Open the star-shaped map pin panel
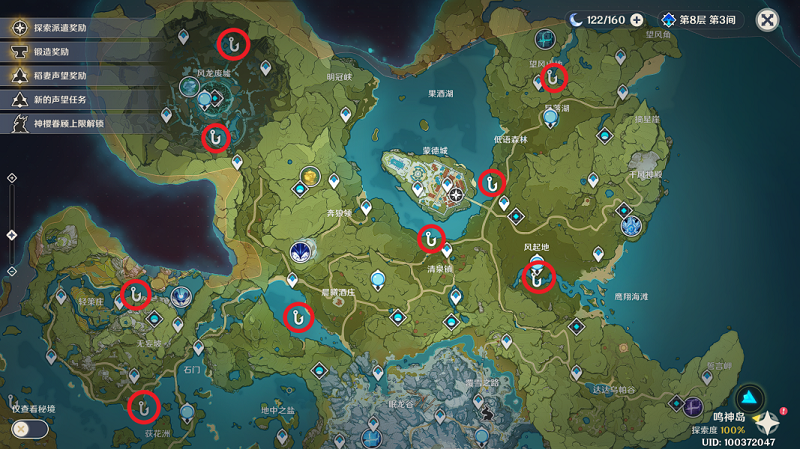 coord(768,422)
